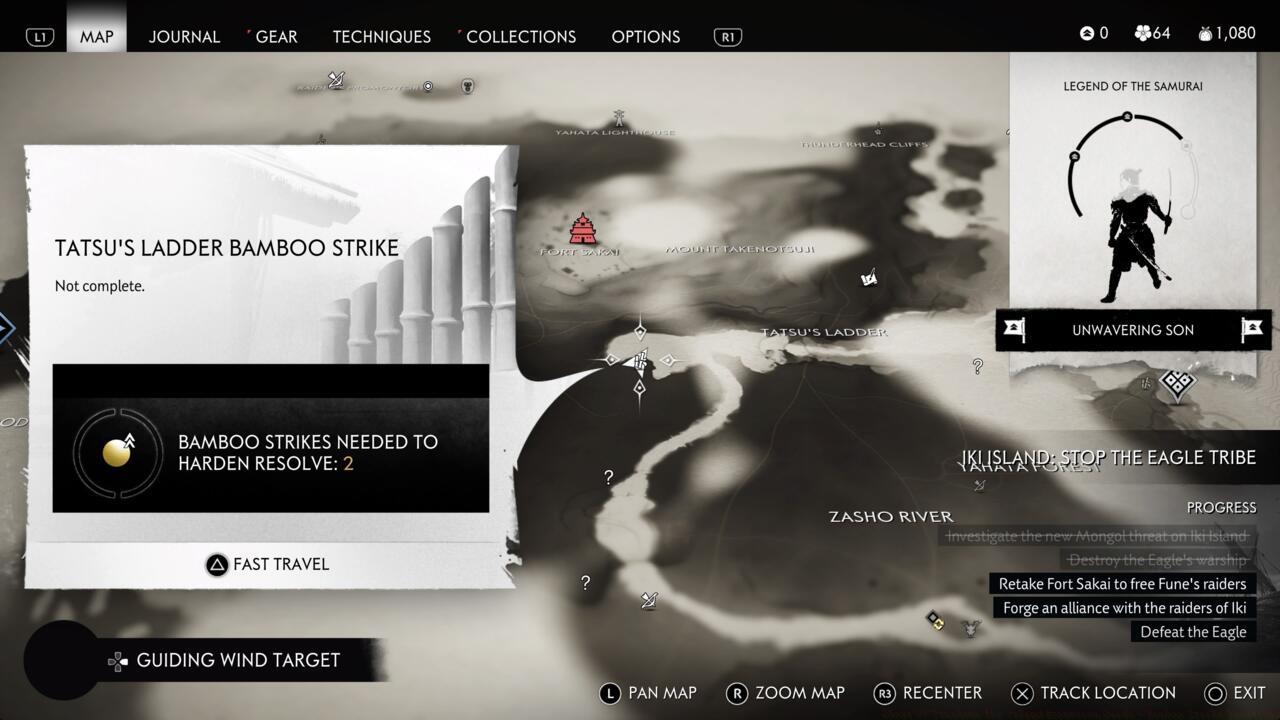The height and width of the screenshot is (720, 1280).
Task: Go to the Collections tab
Action: point(520,36)
